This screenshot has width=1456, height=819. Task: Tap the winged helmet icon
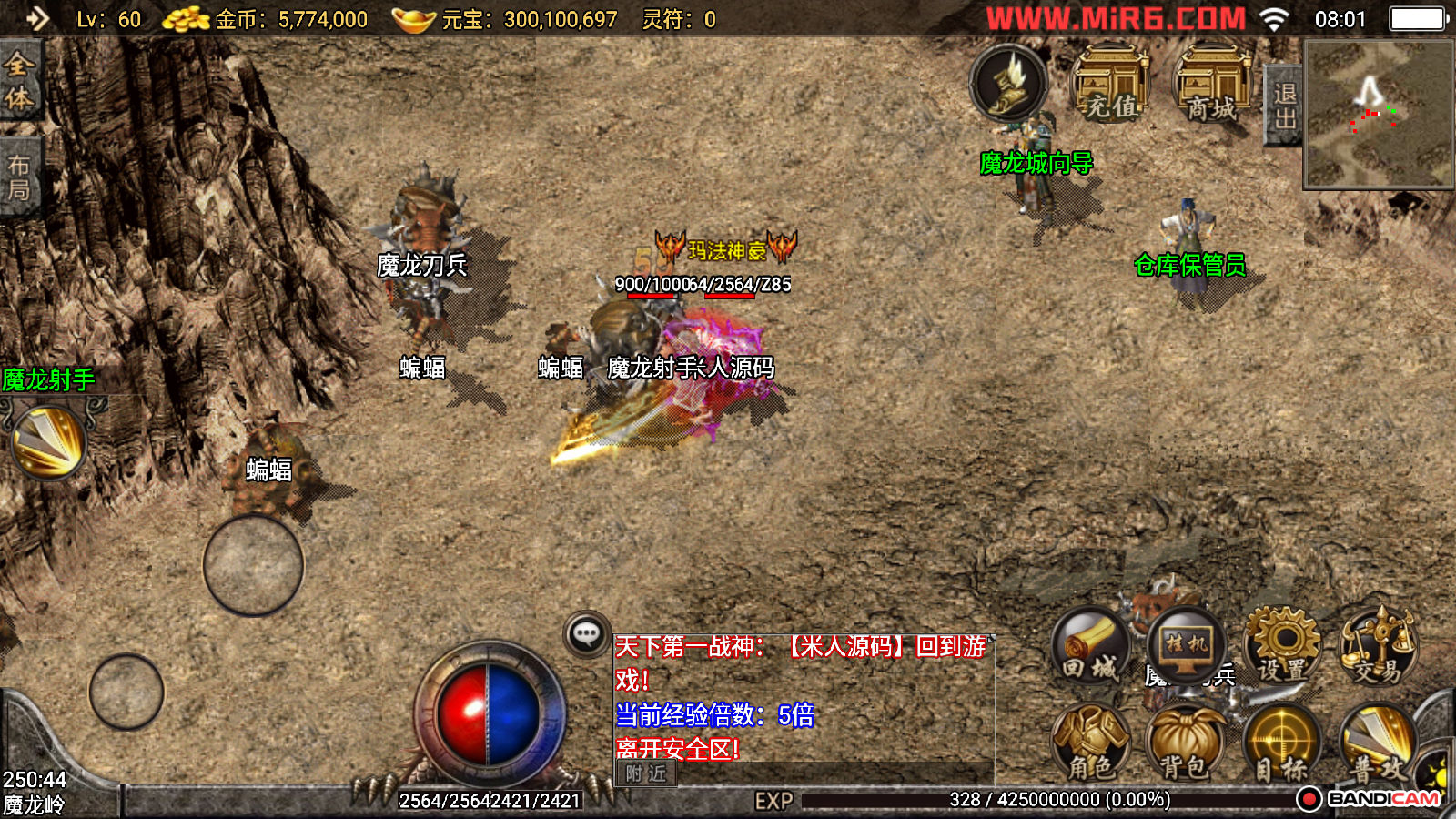tap(1008, 83)
